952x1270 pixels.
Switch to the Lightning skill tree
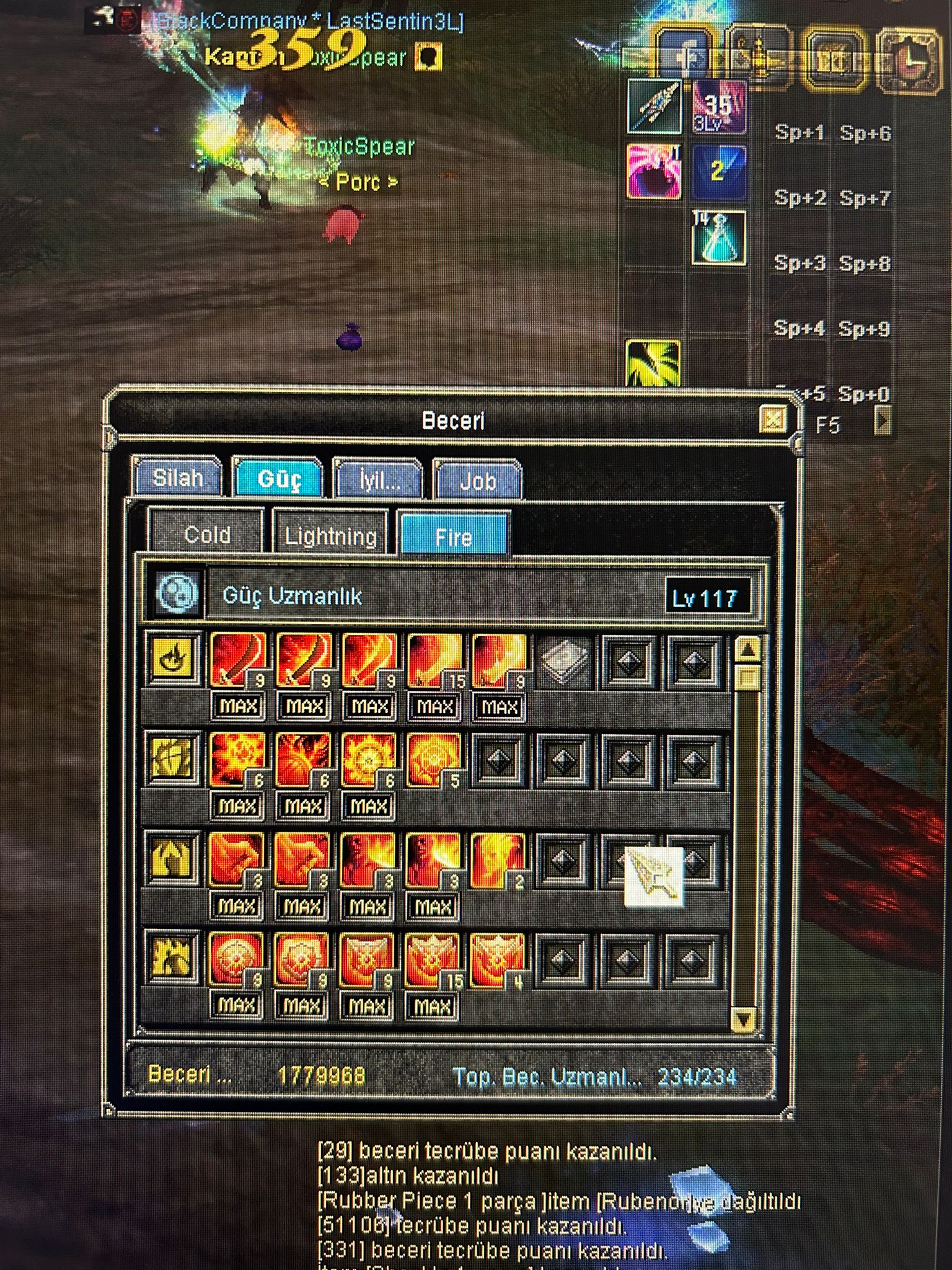pos(330,536)
